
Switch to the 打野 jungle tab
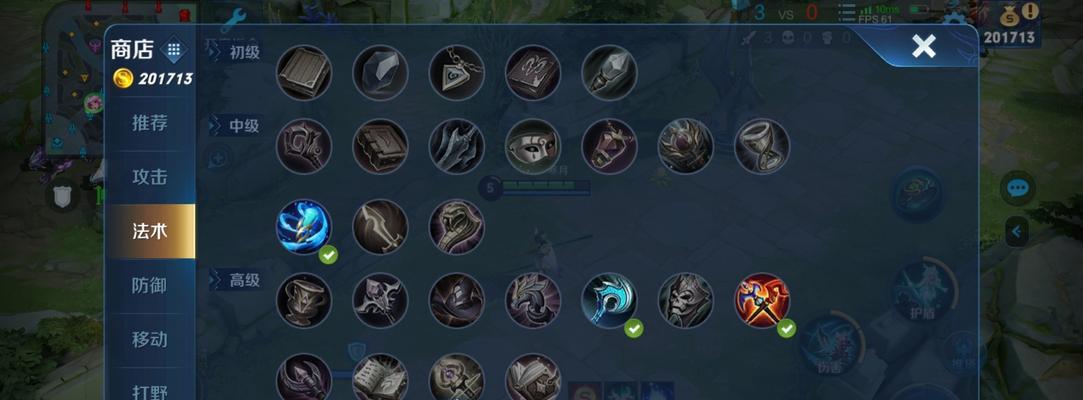pos(150,388)
